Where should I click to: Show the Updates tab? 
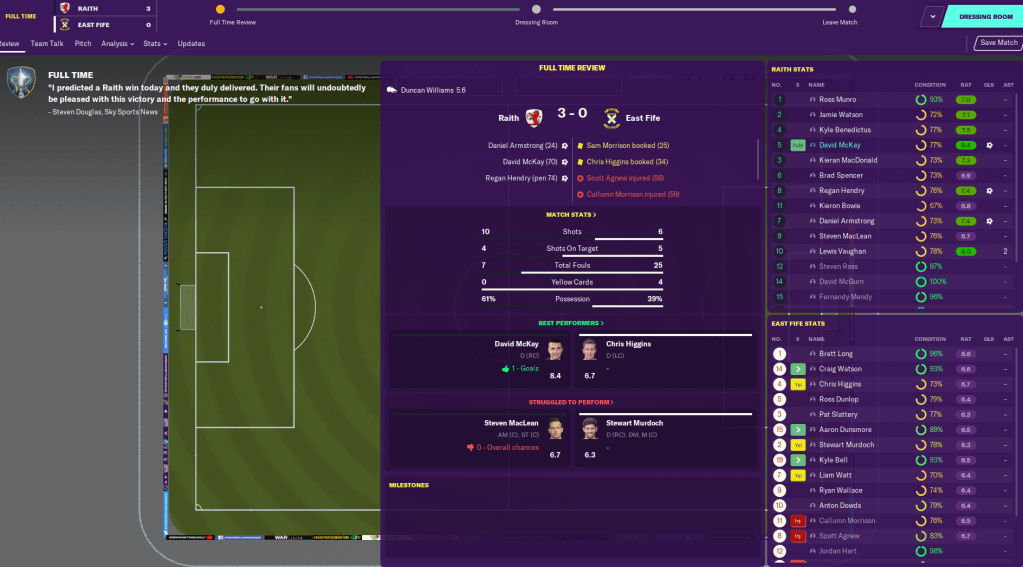tap(191, 44)
